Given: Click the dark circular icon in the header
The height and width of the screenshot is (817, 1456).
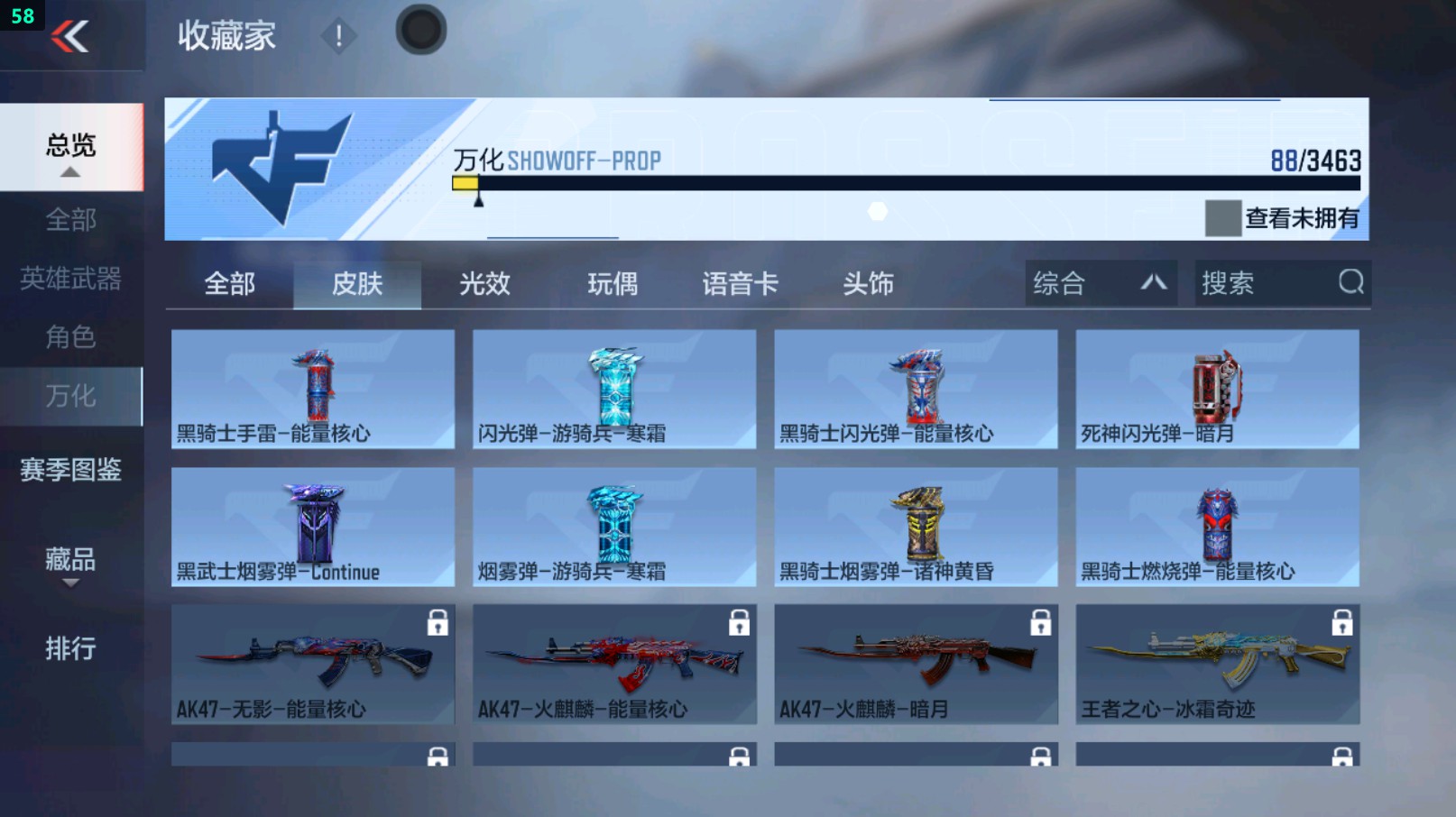Looking at the screenshot, I should pos(419,28).
